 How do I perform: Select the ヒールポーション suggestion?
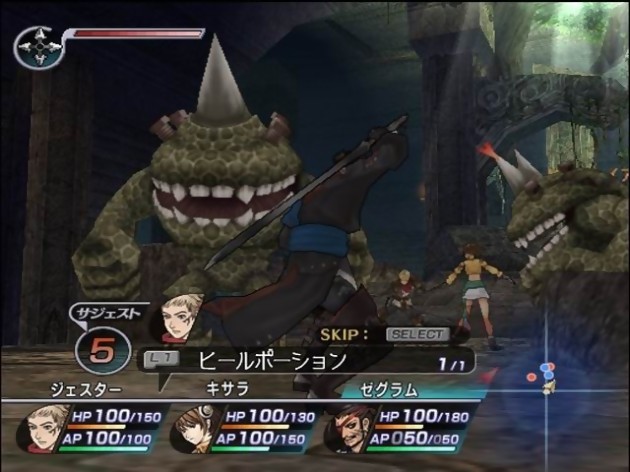[272, 358]
